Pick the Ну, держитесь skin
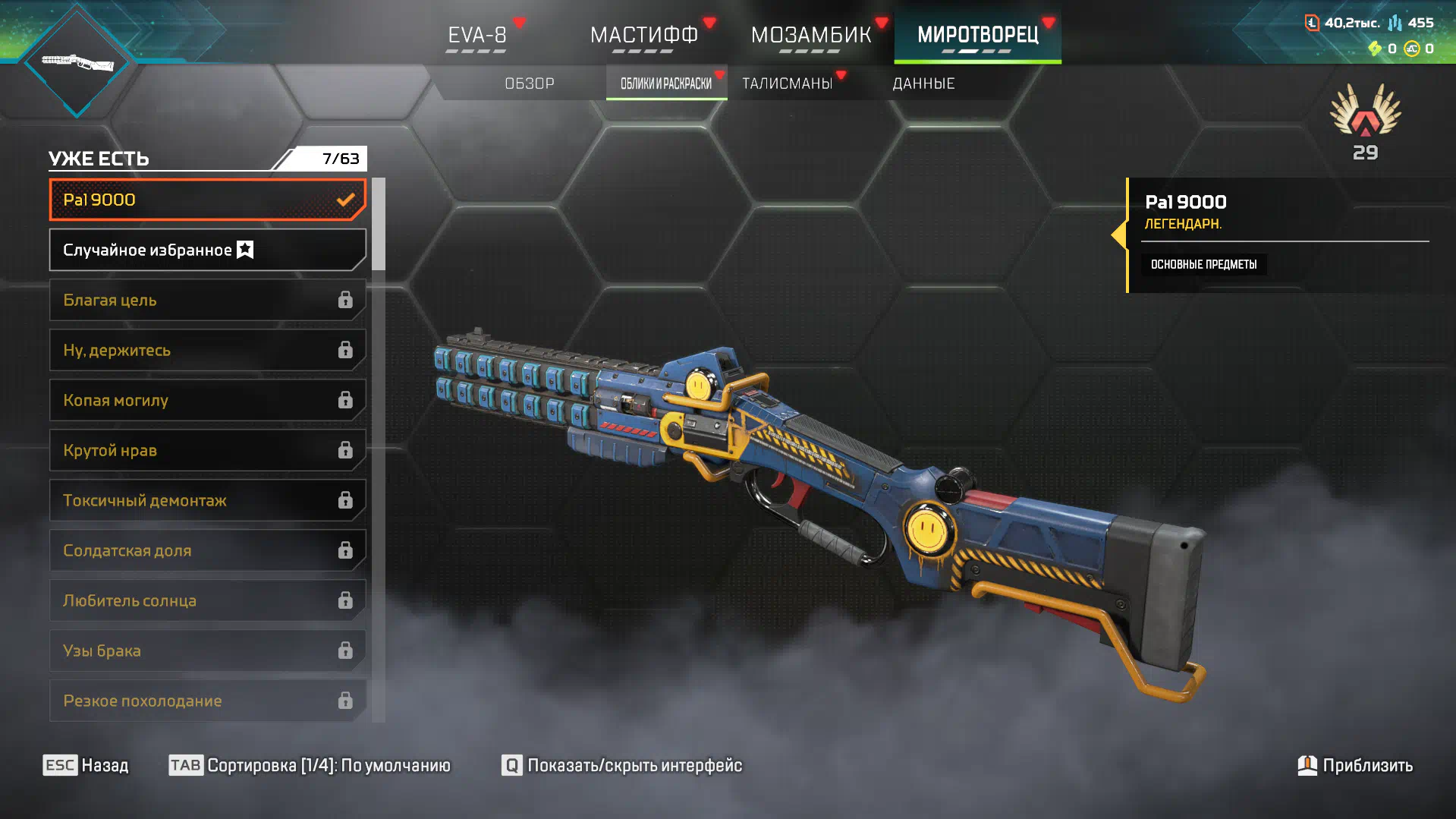This screenshot has height=819, width=1456. click(207, 350)
